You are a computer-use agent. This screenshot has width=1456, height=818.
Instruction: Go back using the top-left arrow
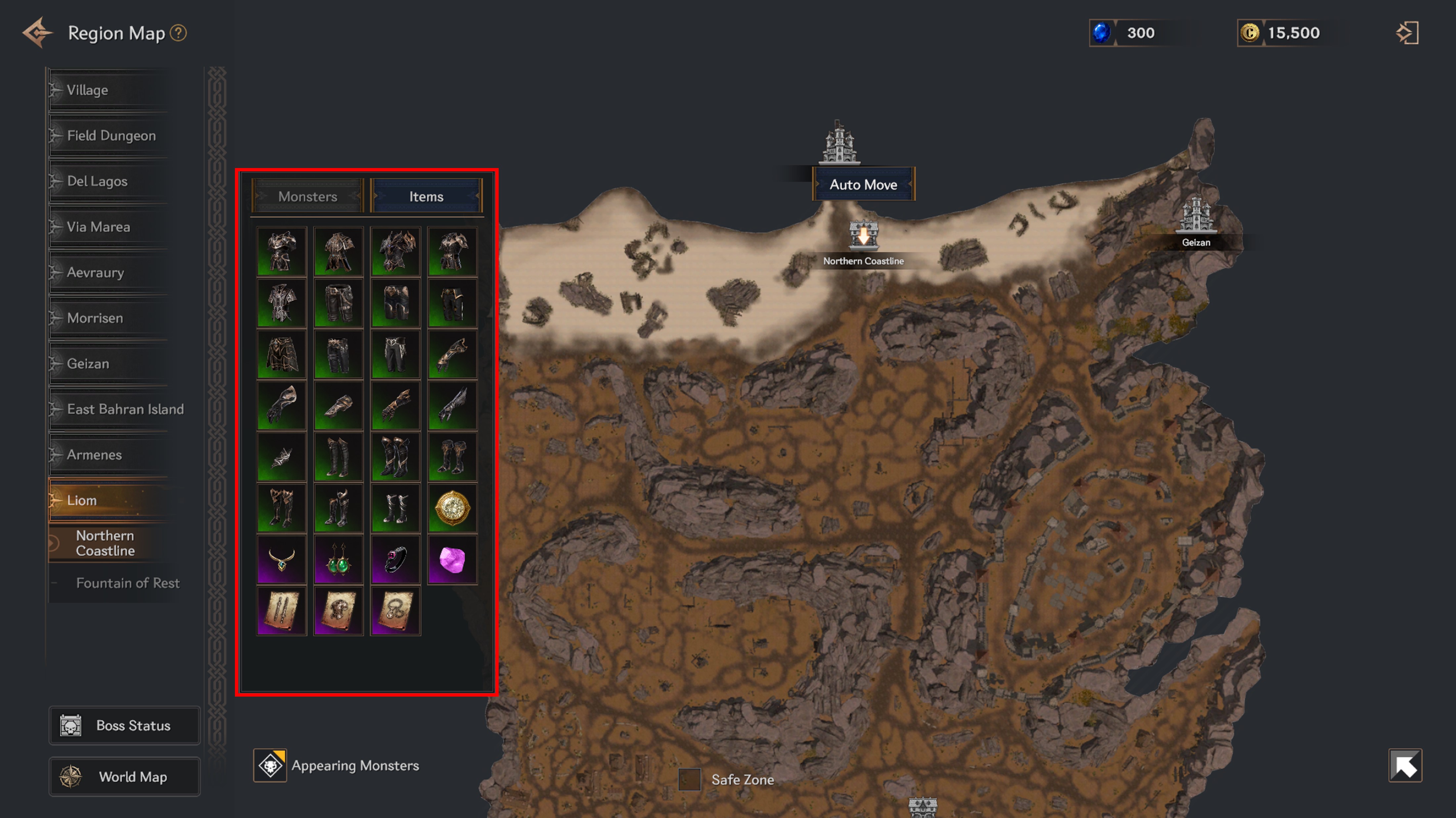[37, 33]
